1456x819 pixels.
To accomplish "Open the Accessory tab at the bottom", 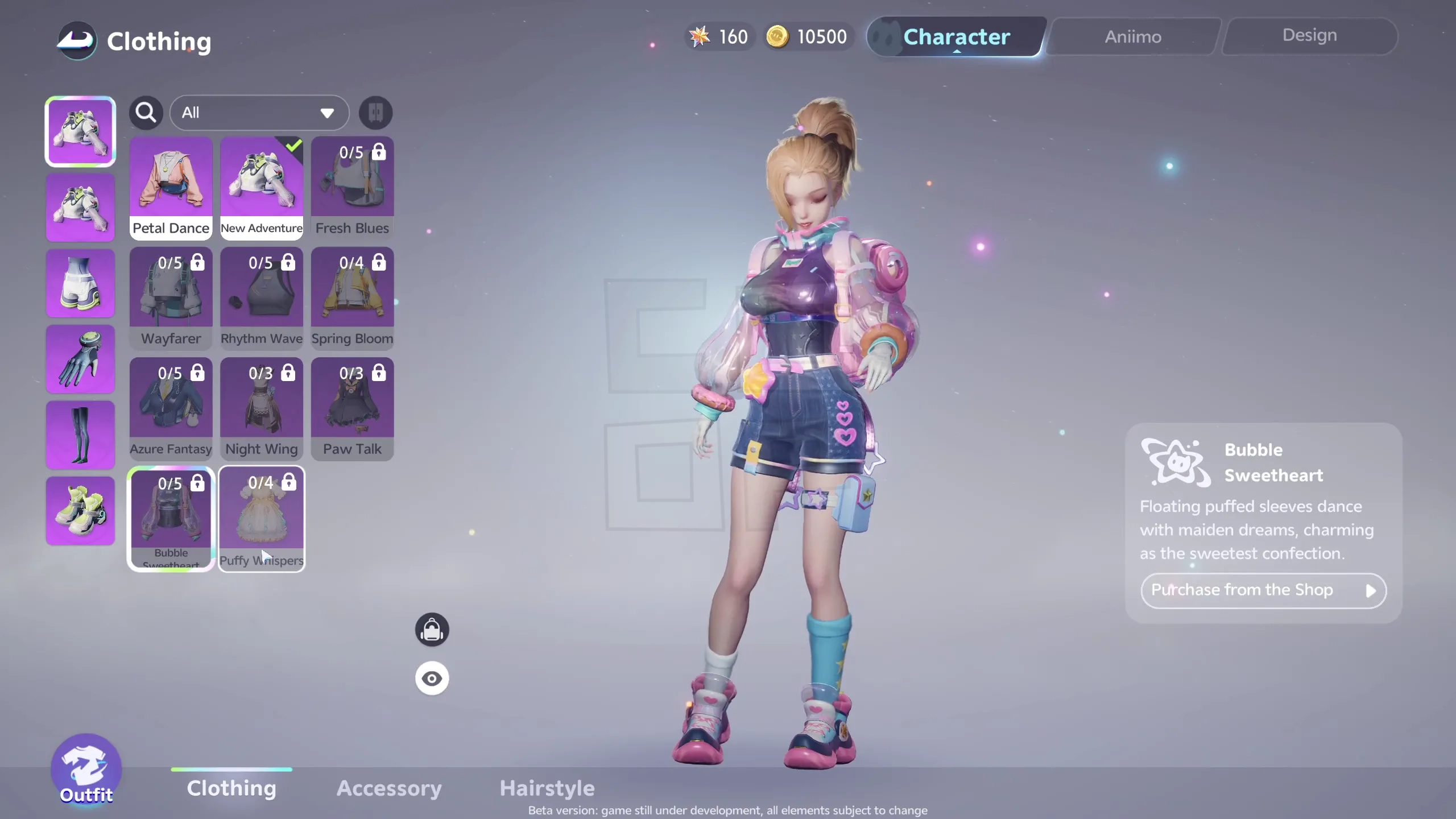I will tap(388, 788).
